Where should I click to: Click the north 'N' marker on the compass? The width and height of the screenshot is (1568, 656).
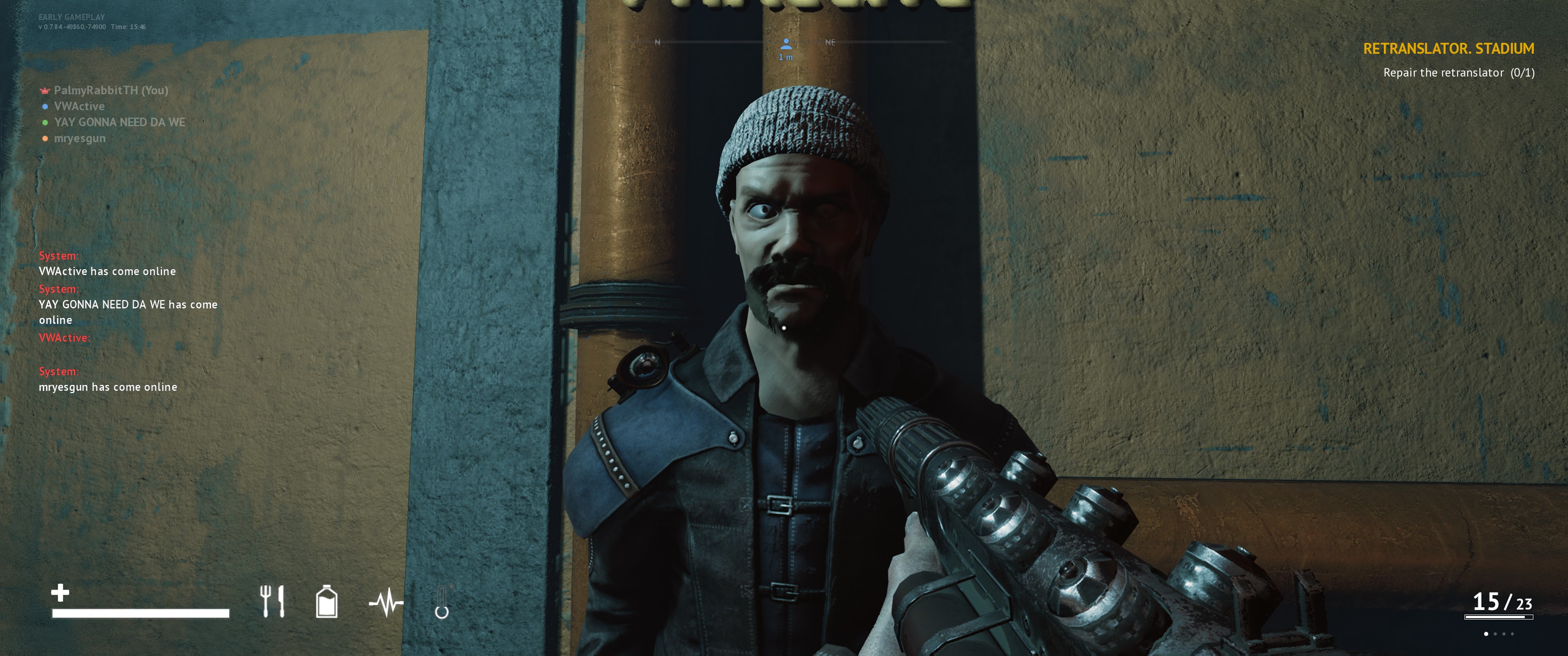coord(657,43)
